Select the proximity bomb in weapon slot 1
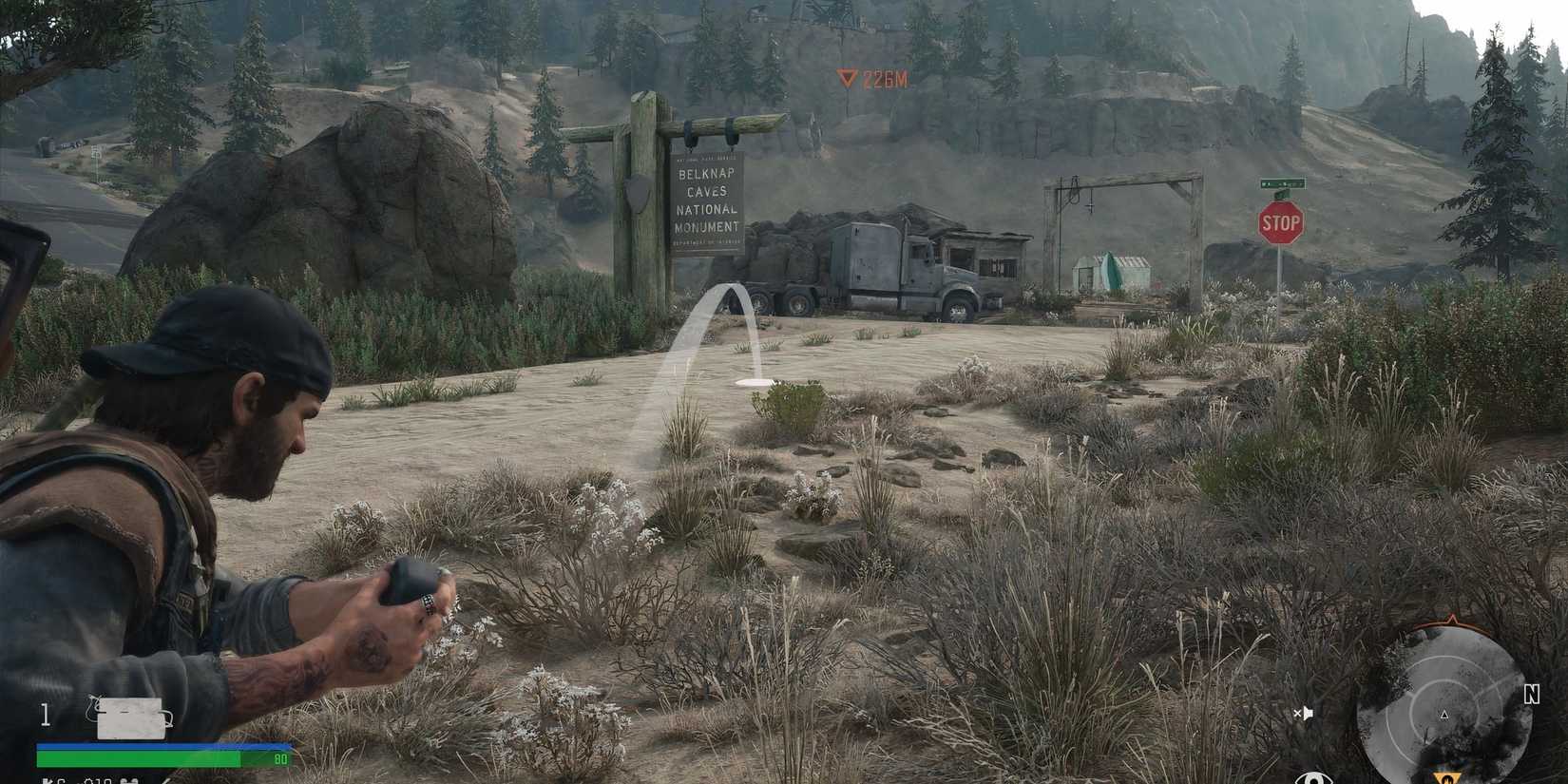 click(131, 718)
